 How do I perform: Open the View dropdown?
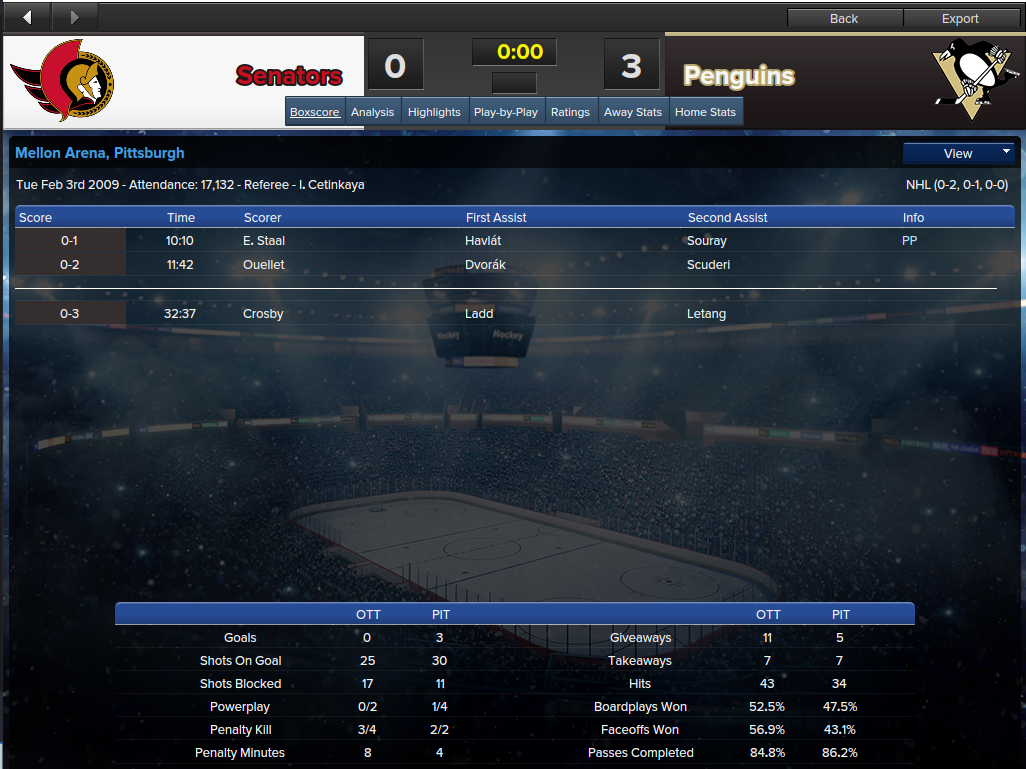coord(958,153)
